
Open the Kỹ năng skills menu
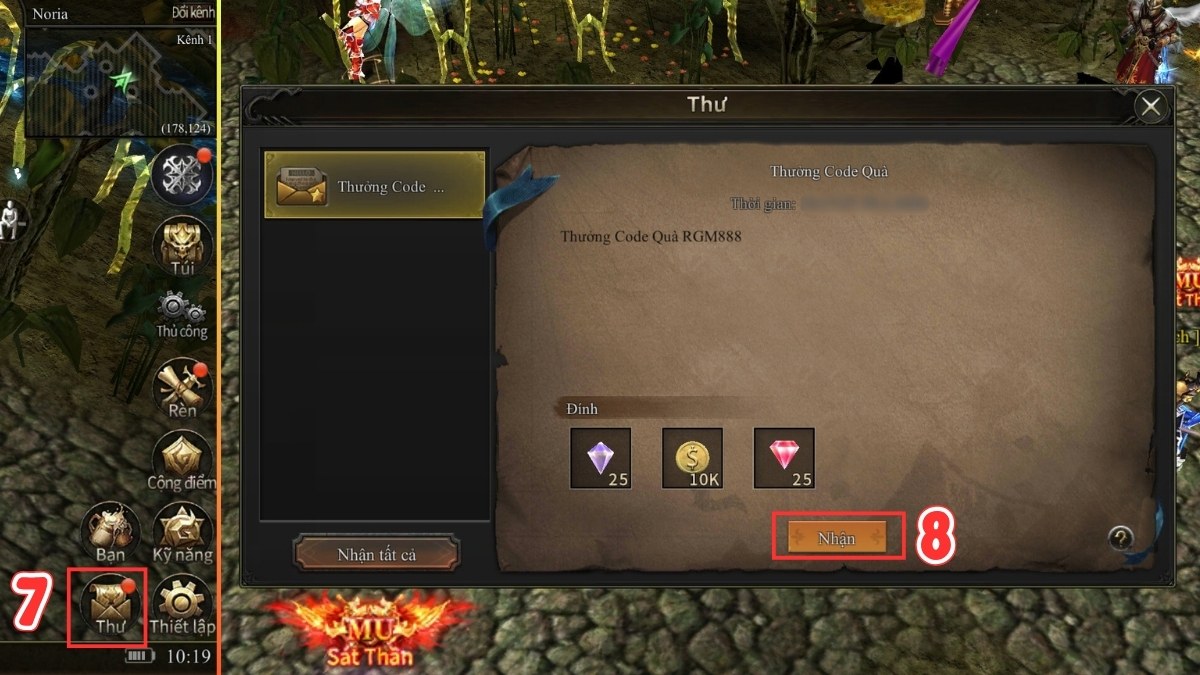(182, 532)
